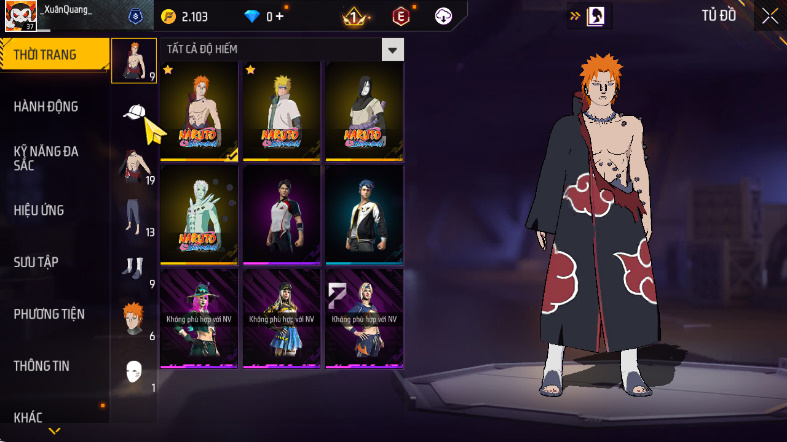
Task: Select the red and white jersey outfit
Action: [281, 214]
